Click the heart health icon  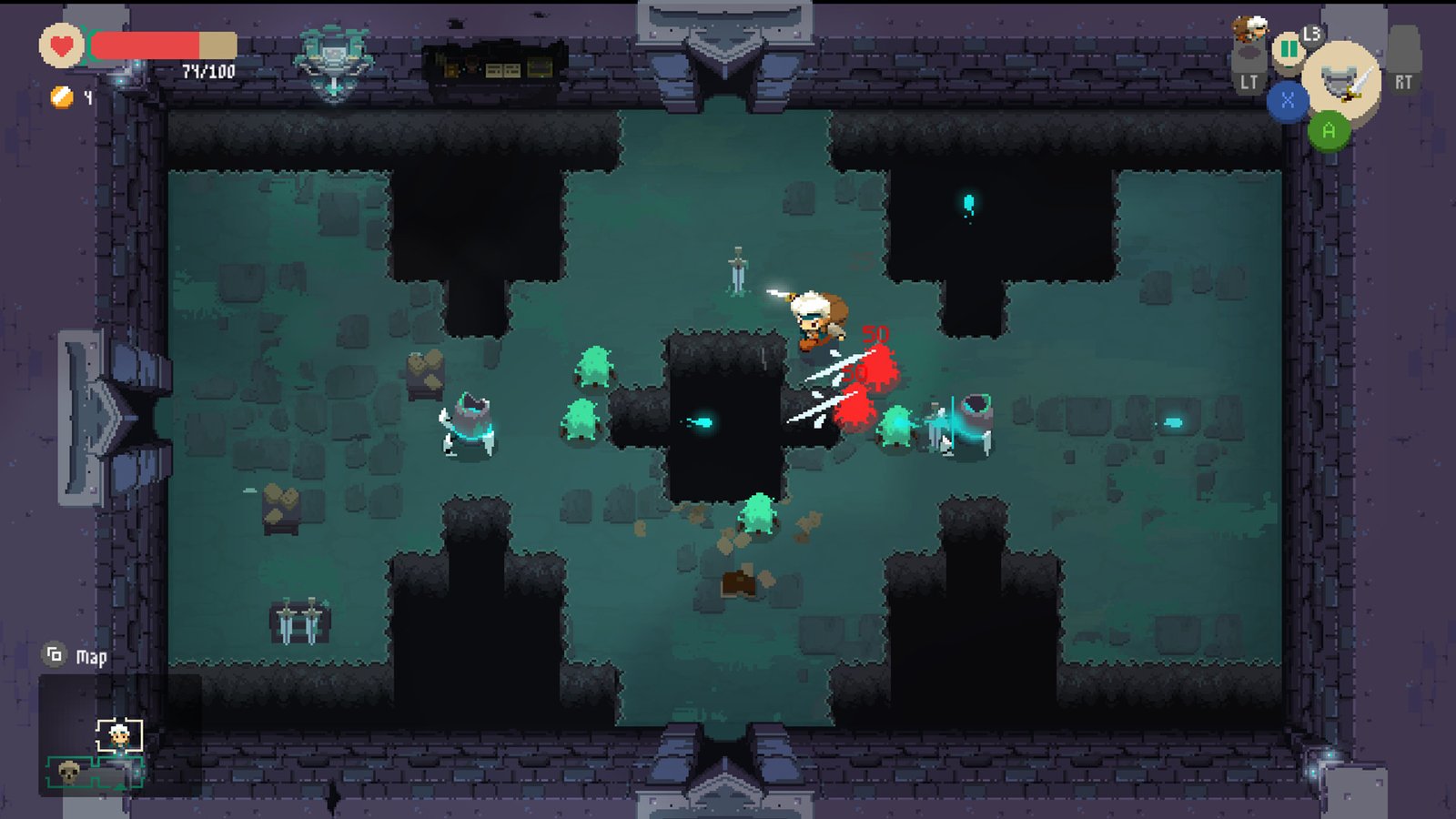[x=60, y=46]
